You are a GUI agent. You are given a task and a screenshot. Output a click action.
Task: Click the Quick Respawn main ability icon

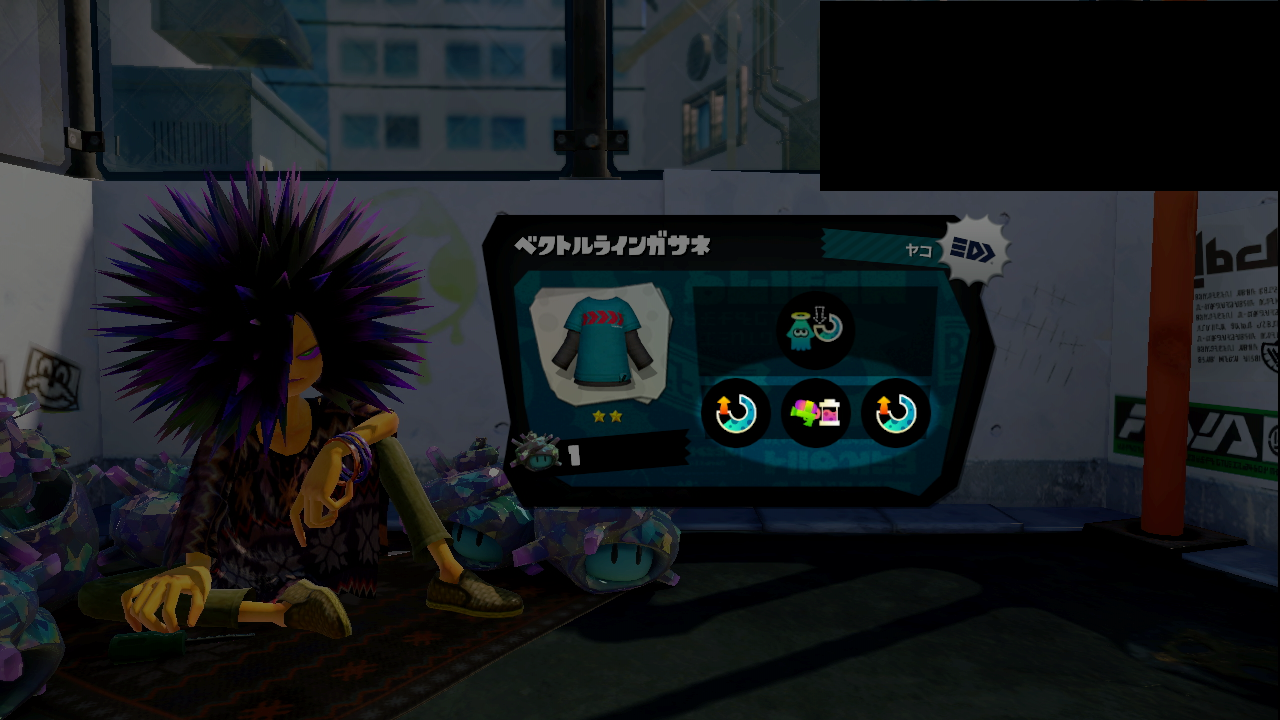(815, 330)
